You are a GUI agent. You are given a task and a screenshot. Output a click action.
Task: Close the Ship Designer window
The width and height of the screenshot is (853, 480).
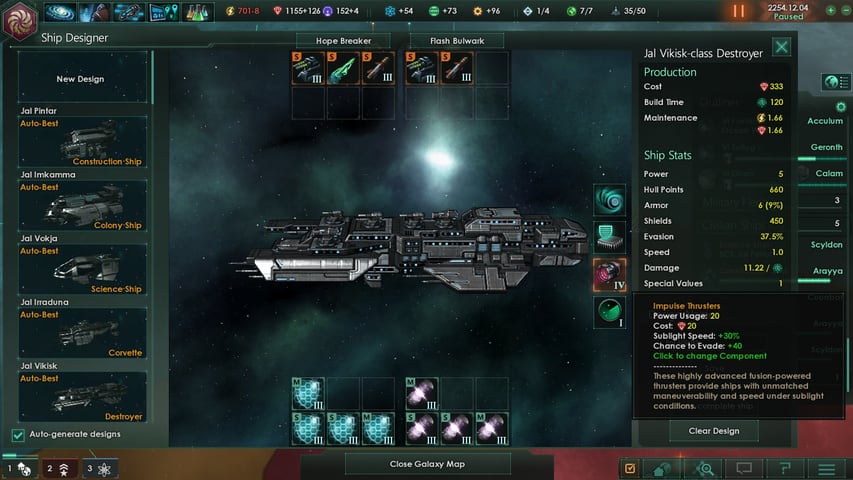781,46
